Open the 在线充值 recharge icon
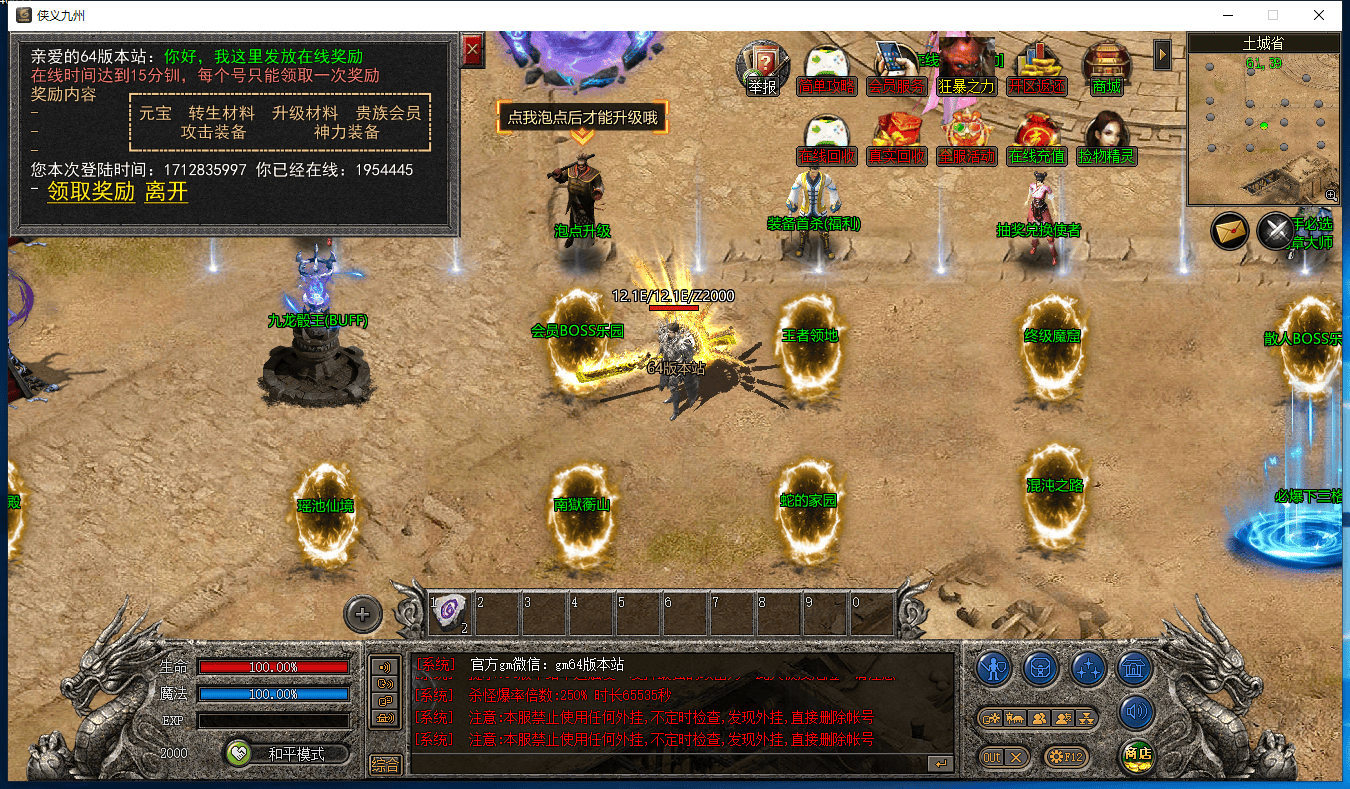1350x789 pixels. 1037,138
